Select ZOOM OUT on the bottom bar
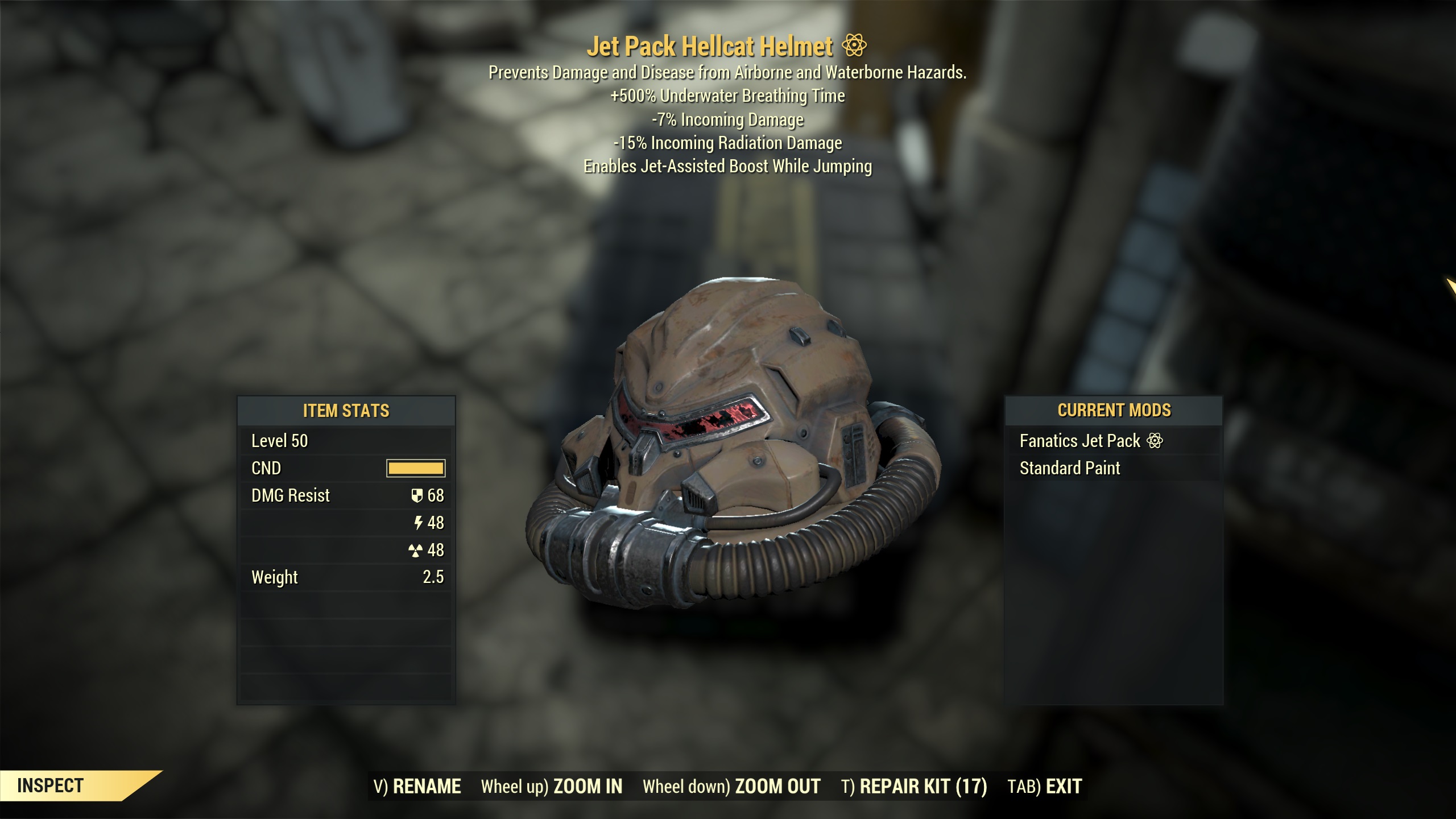This screenshot has width=1456, height=819. click(731, 787)
